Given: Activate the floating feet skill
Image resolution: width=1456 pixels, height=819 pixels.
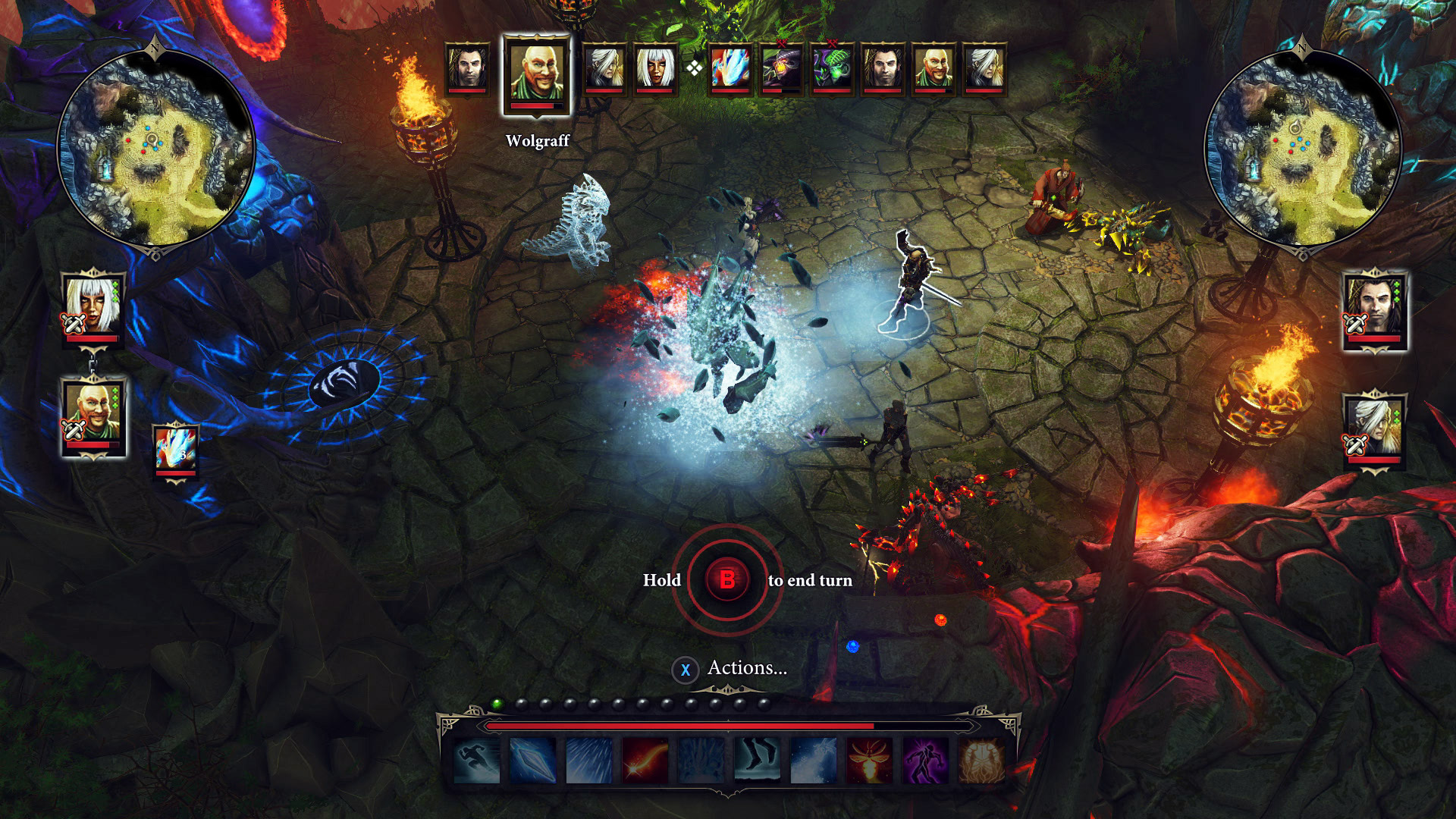Looking at the screenshot, I should 757,760.
